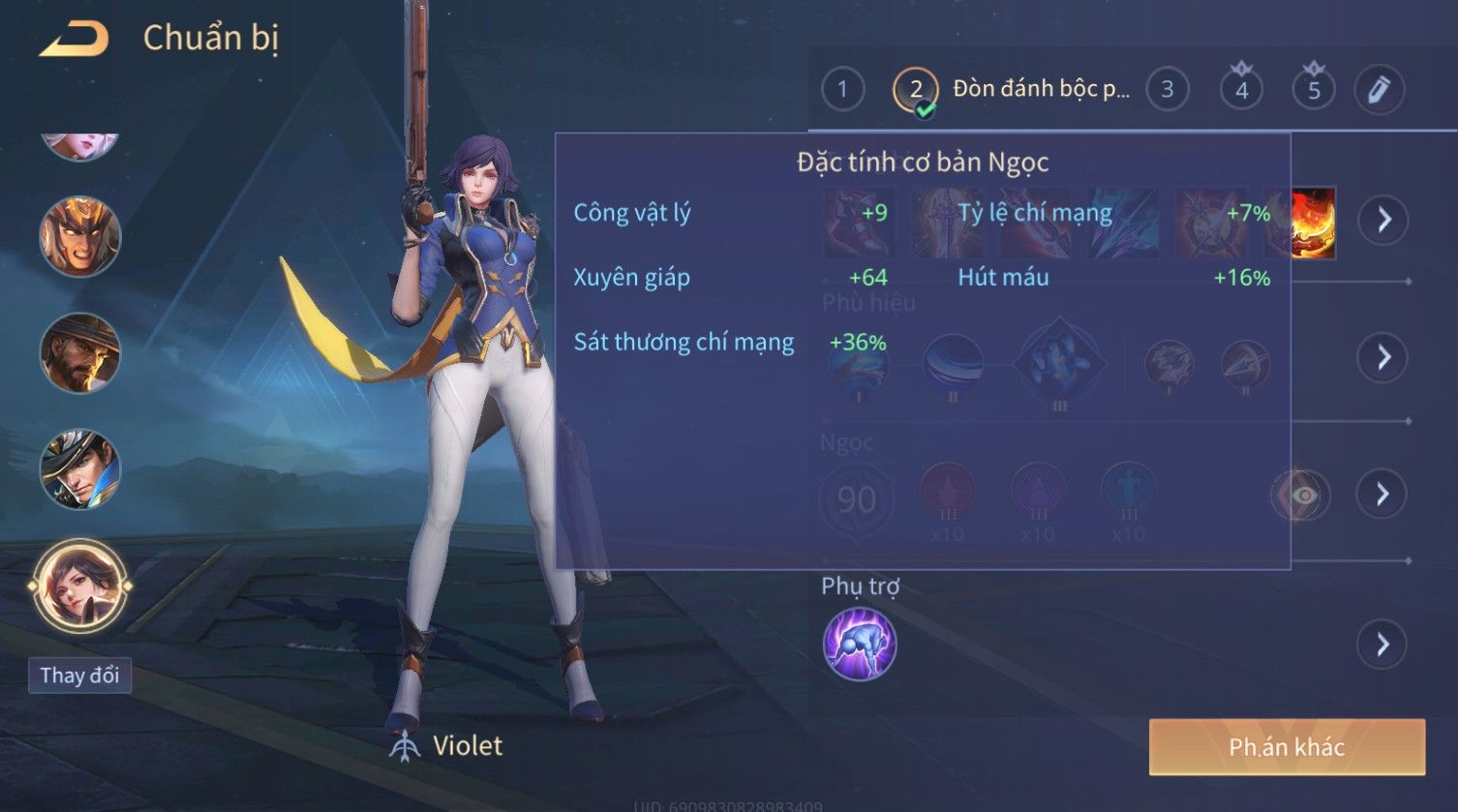Select the flame item icon
The width and height of the screenshot is (1458, 812).
point(1314,223)
